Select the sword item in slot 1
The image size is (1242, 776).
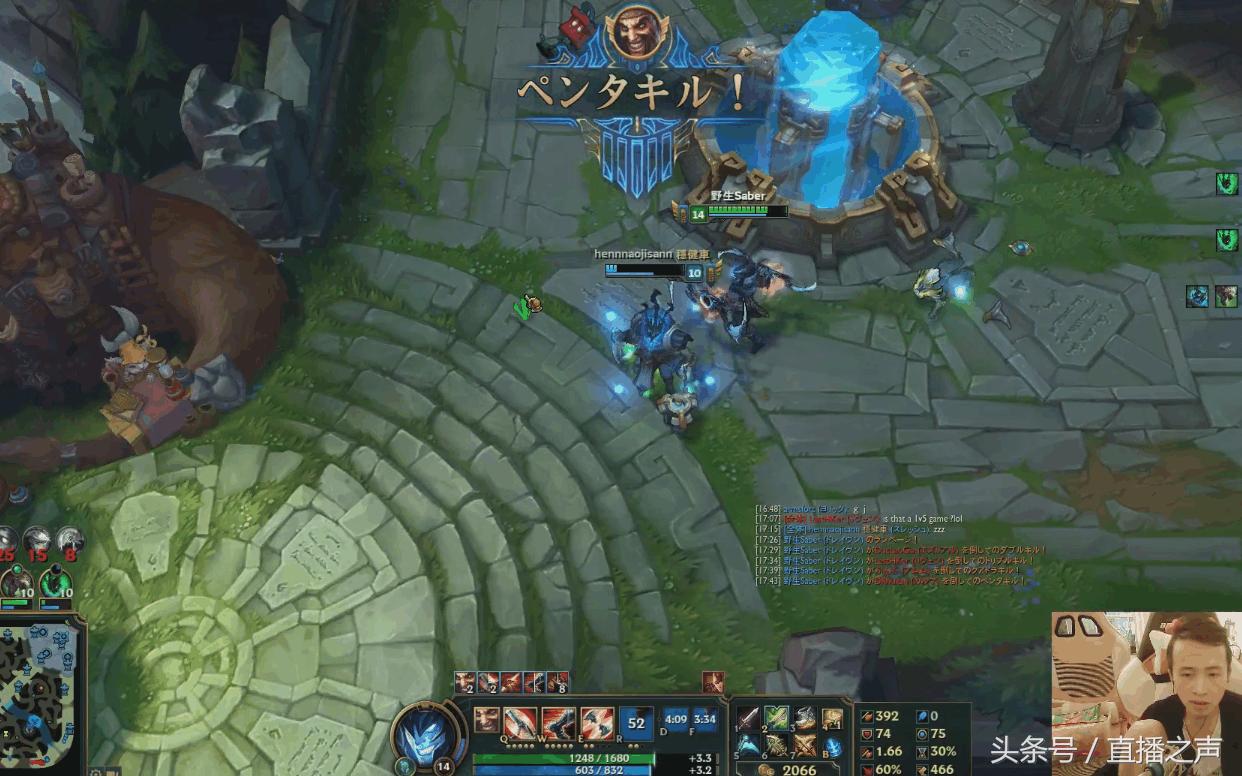point(748,718)
